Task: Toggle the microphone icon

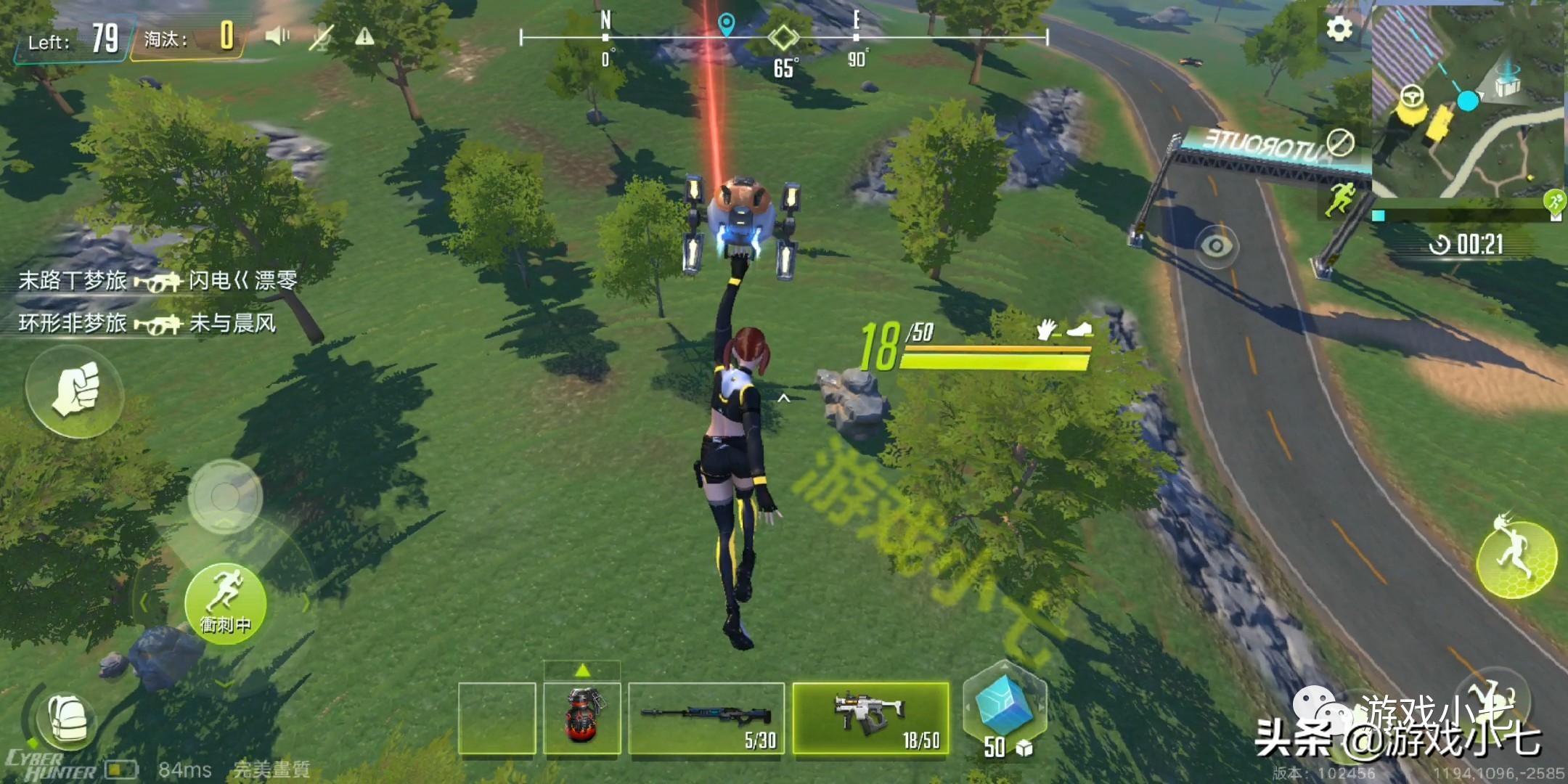Action: click(320, 37)
